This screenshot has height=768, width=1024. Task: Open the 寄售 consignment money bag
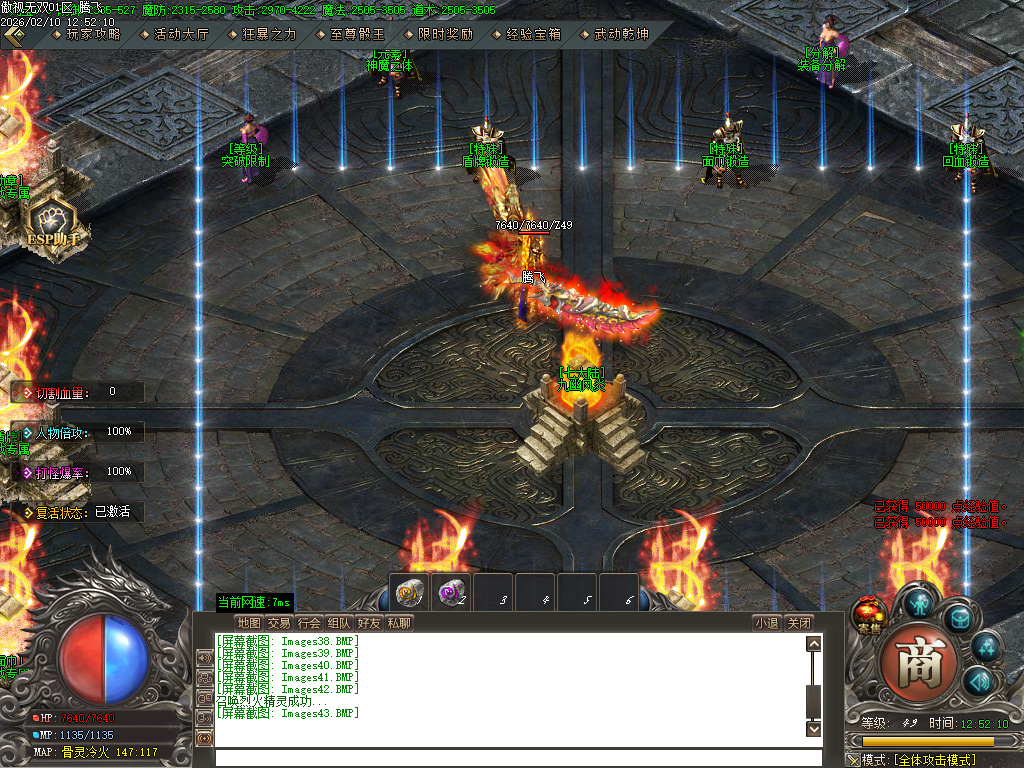[x=867, y=616]
